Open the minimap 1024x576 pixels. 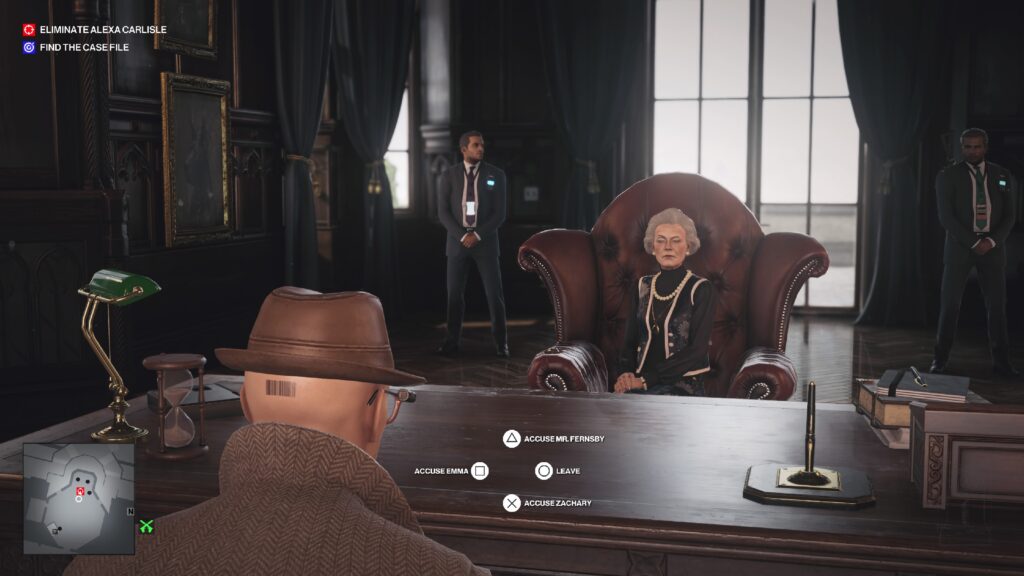coord(78,498)
